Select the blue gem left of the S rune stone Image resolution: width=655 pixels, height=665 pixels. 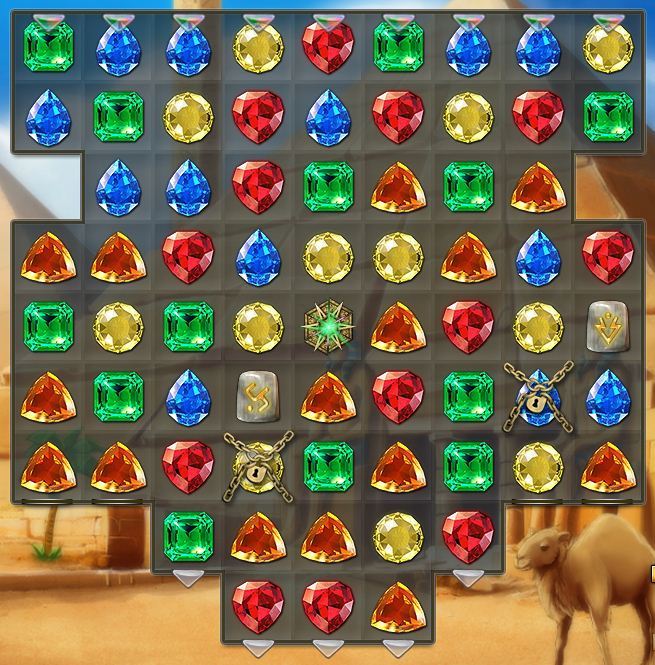(188, 396)
